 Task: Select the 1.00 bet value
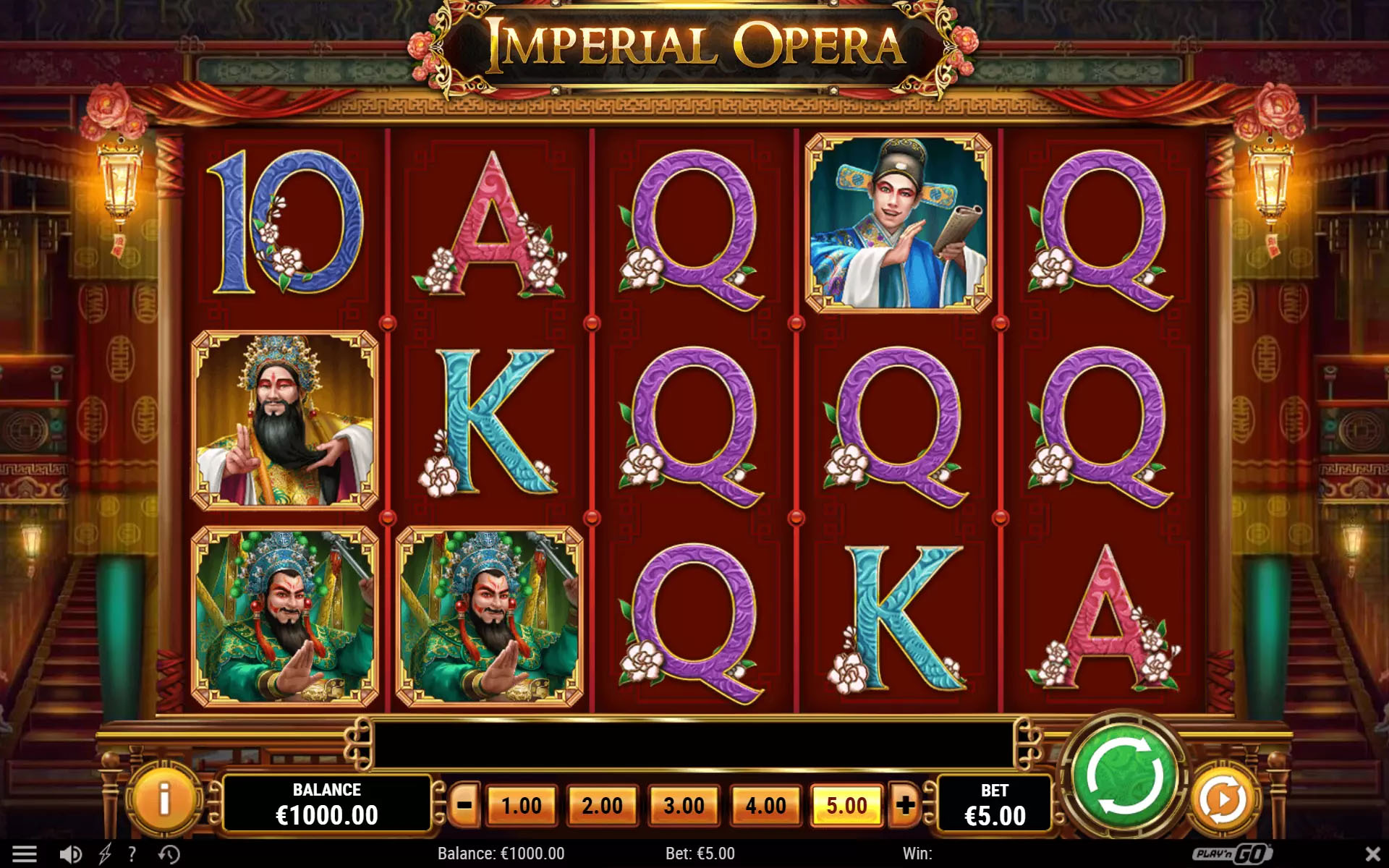pos(521,805)
